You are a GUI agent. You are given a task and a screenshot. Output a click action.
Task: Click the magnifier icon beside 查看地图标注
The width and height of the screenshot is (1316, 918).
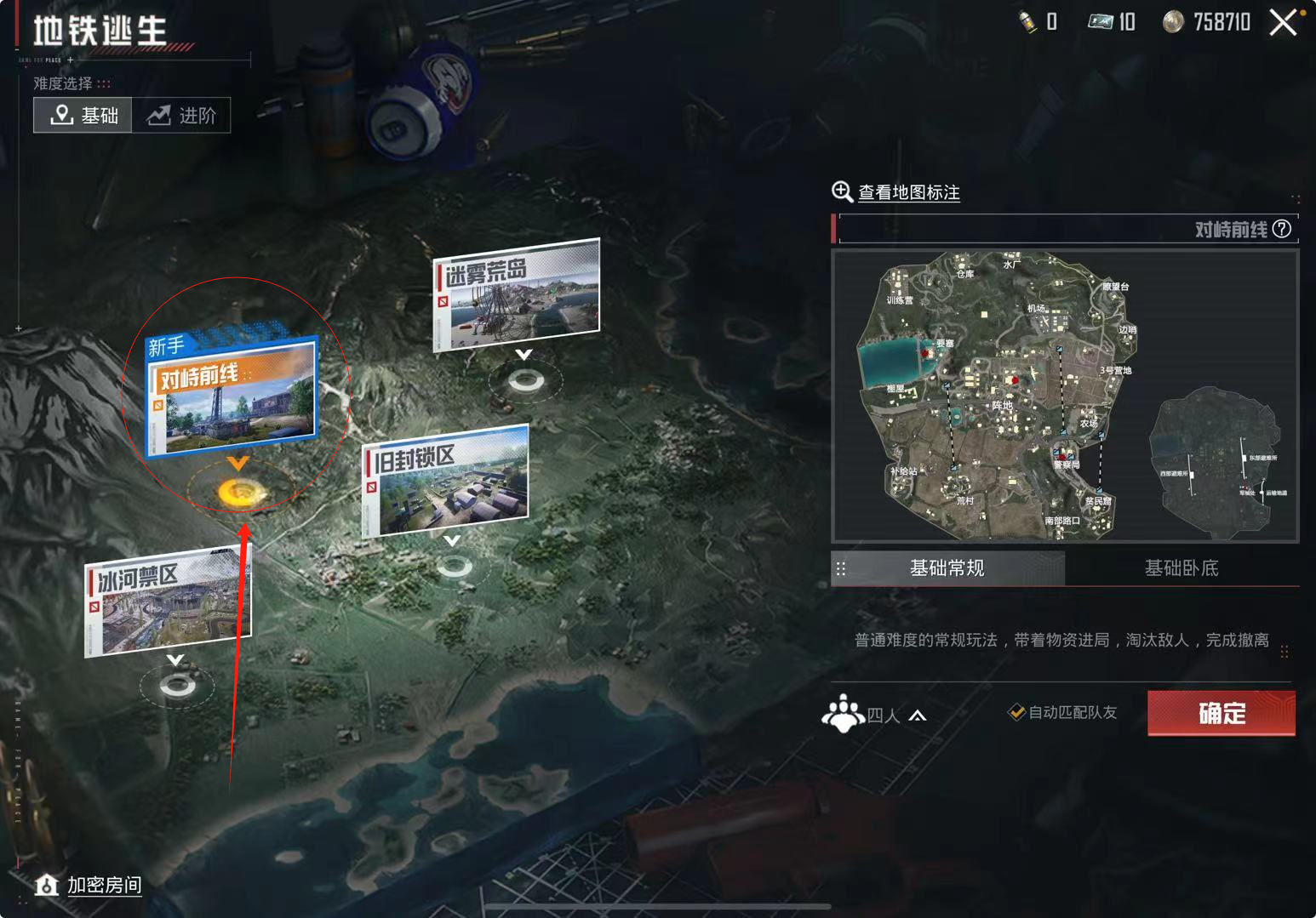click(x=842, y=192)
